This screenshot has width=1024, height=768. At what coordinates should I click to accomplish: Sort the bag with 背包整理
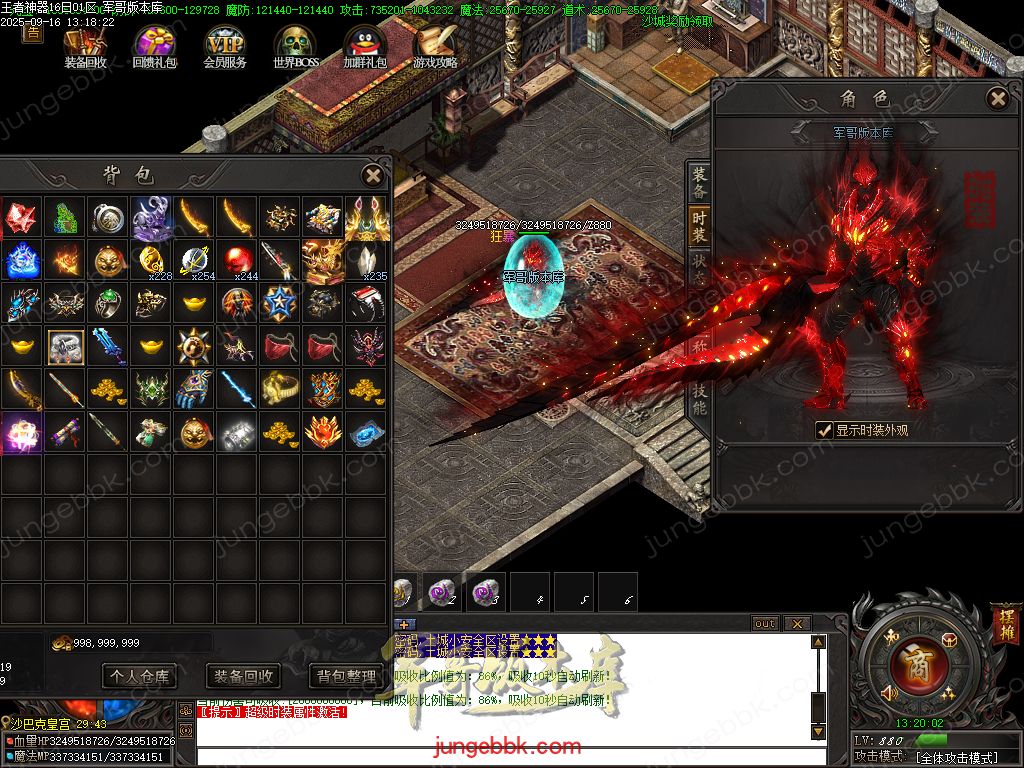coord(347,677)
